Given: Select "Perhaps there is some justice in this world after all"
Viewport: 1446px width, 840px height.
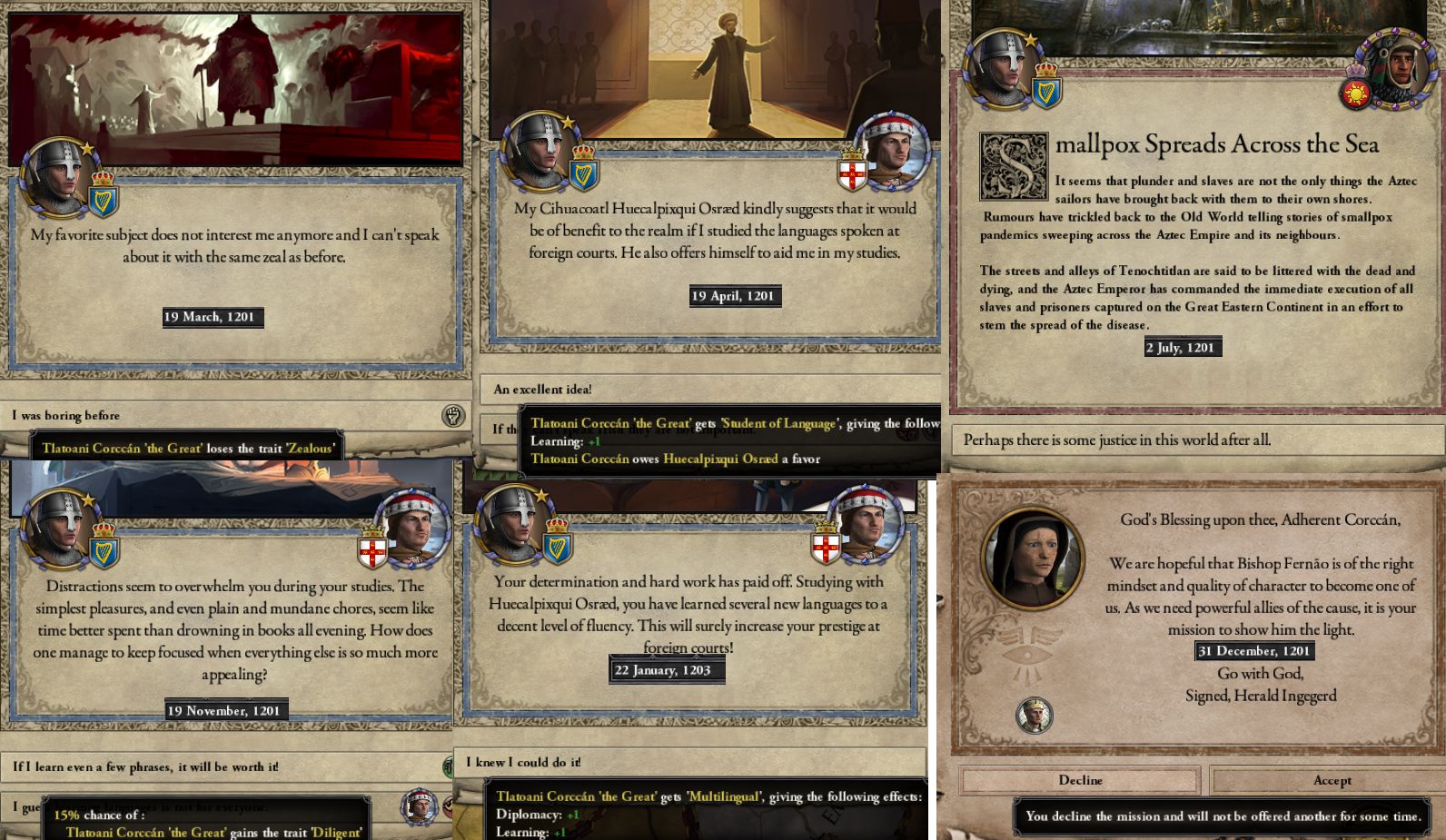Looking at the screenshot, I should tap(1115, 440).
